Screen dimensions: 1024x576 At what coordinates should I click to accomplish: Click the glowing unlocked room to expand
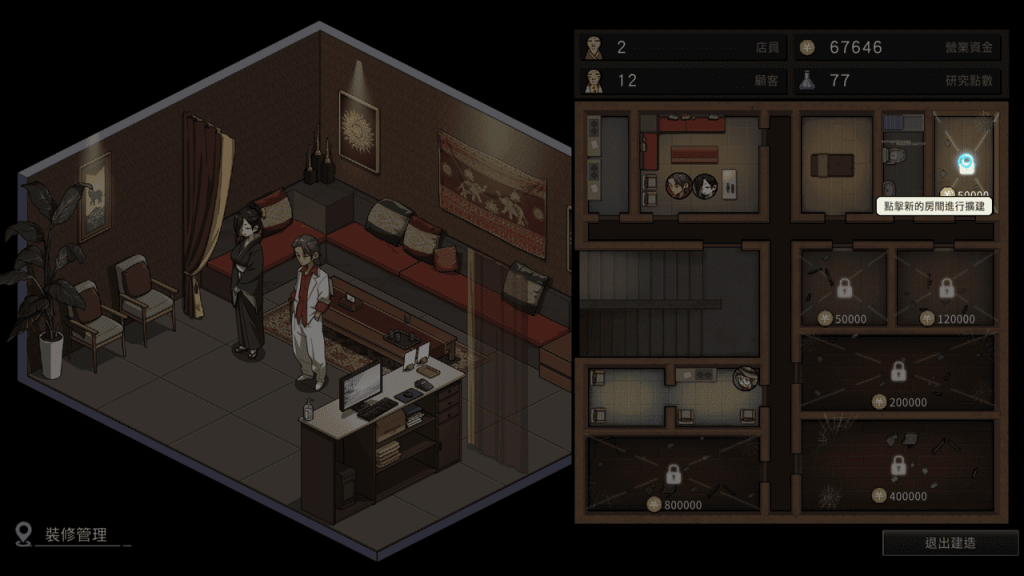pyautogui.click(x=965, y=162)
